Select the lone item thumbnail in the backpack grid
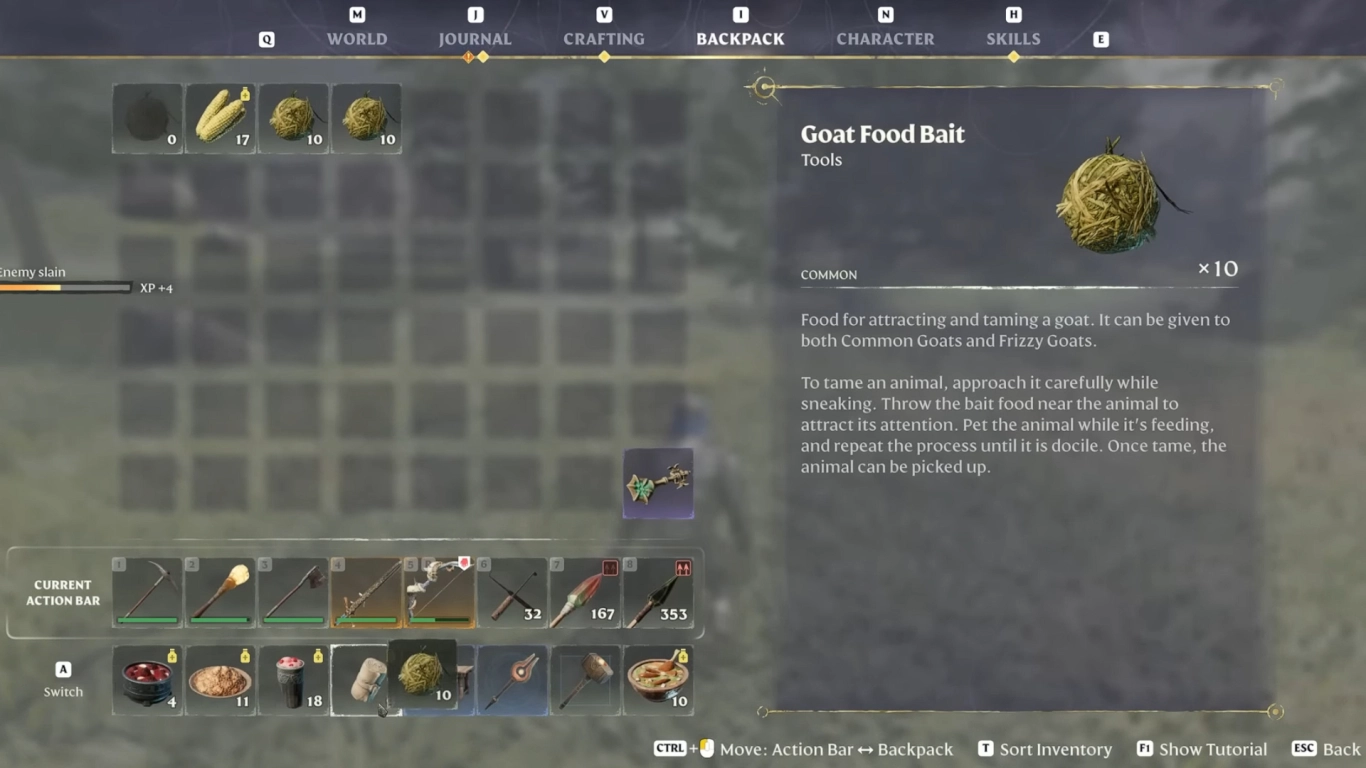The height and width of the screenshot is (768, 1366). 657,484
